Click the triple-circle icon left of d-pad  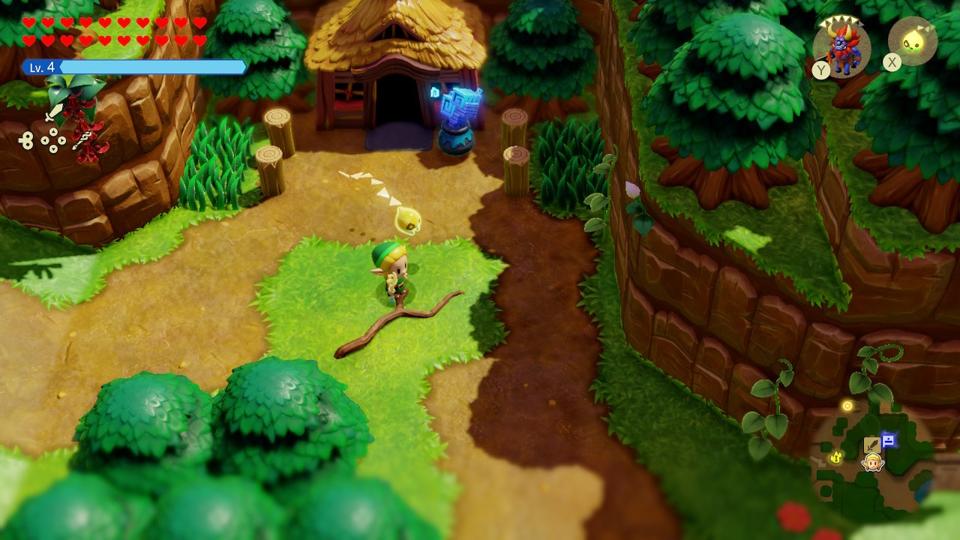pos(28,141)
